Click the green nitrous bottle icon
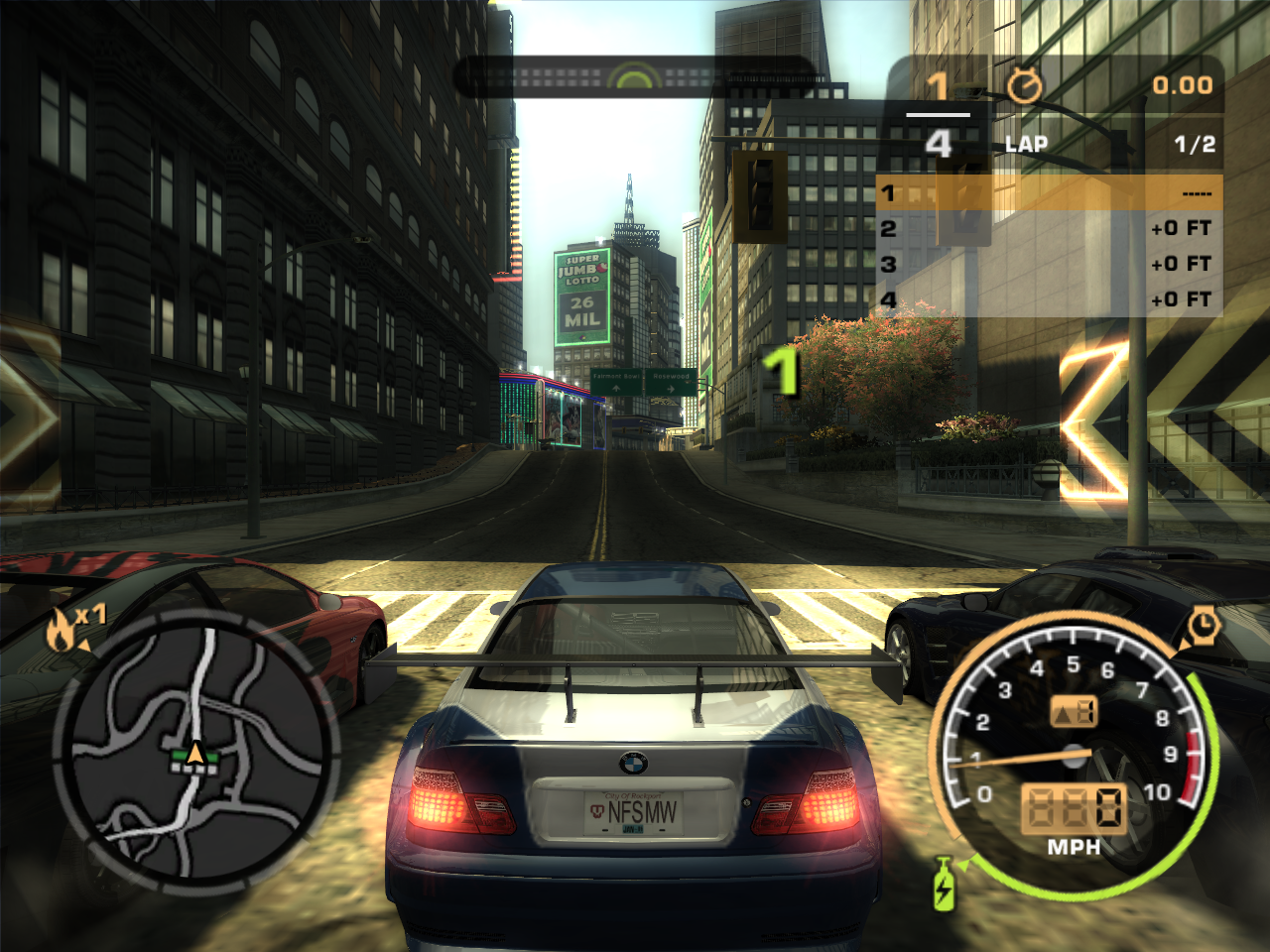This screenshot has width=1270, height=952. [x=944, y=885]
